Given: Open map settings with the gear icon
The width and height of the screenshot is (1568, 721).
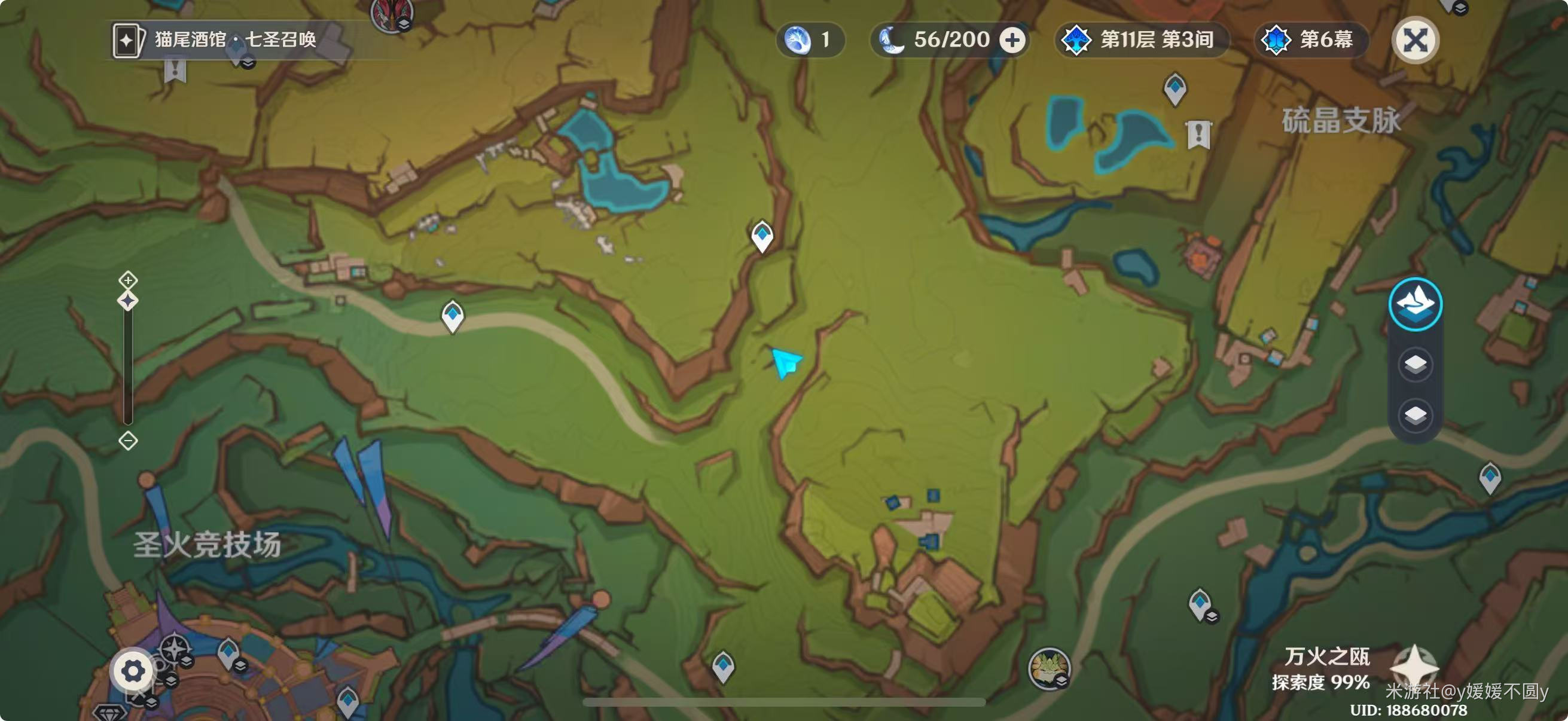Looking at the screenshot, I should point(133,671).
